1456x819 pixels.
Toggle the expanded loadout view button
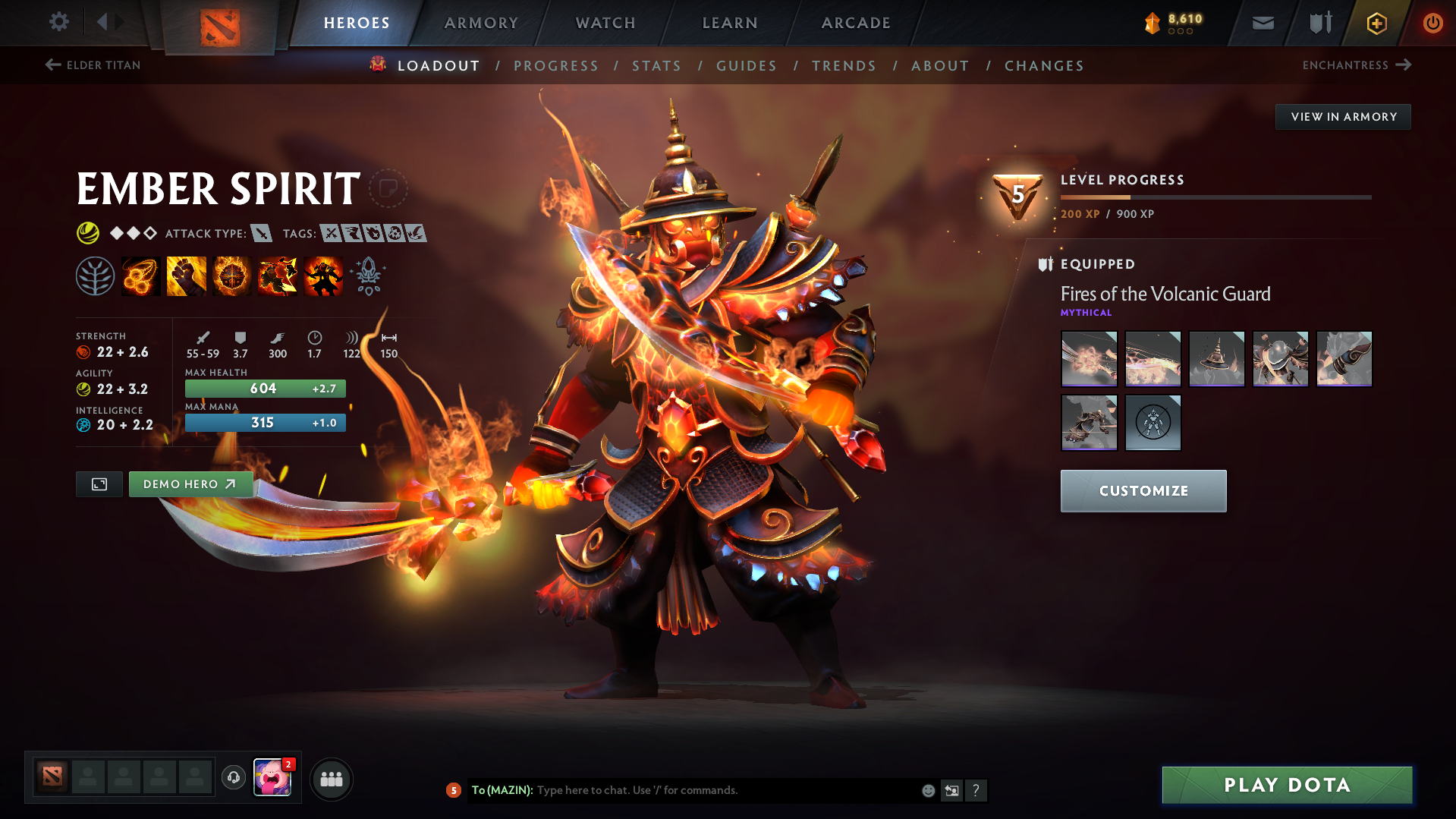tap(98, 484)
